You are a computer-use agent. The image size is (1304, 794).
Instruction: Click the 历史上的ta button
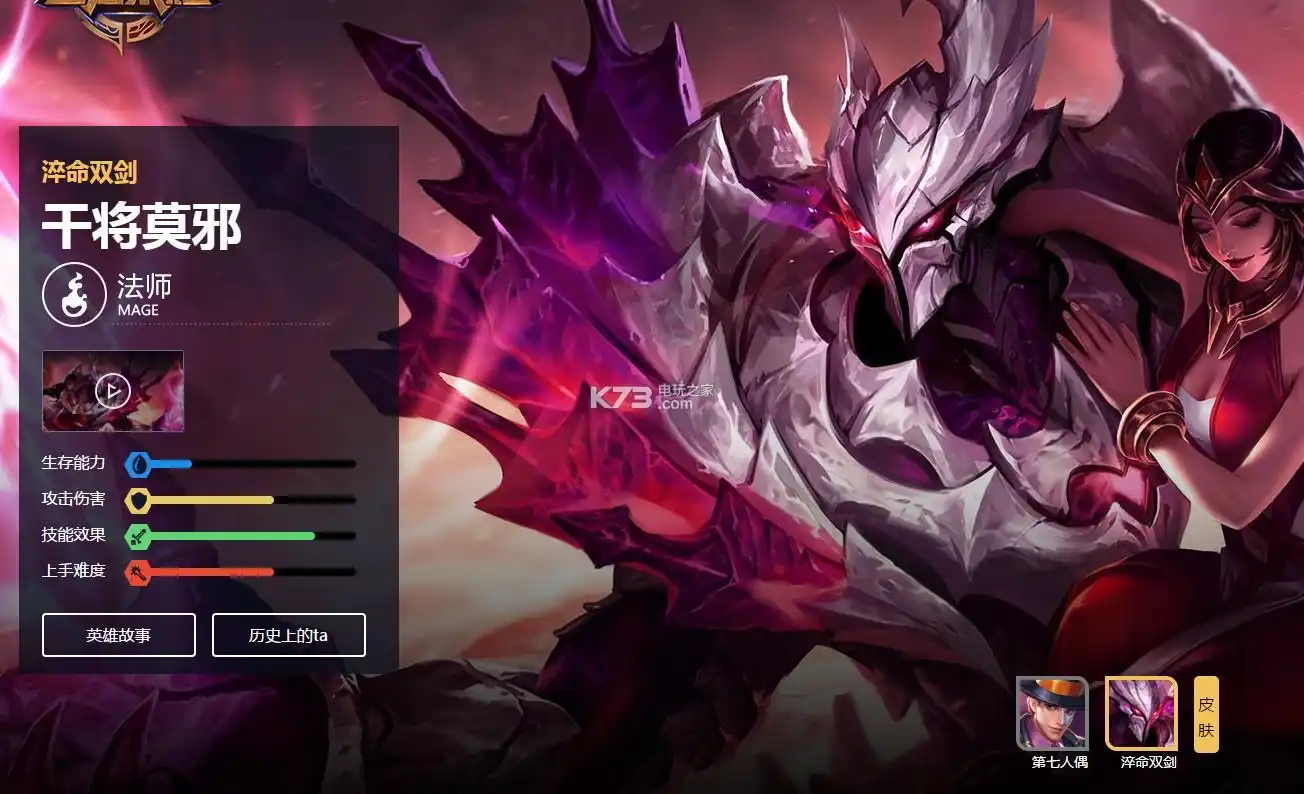pyautogui.click(x=288, y=635)
